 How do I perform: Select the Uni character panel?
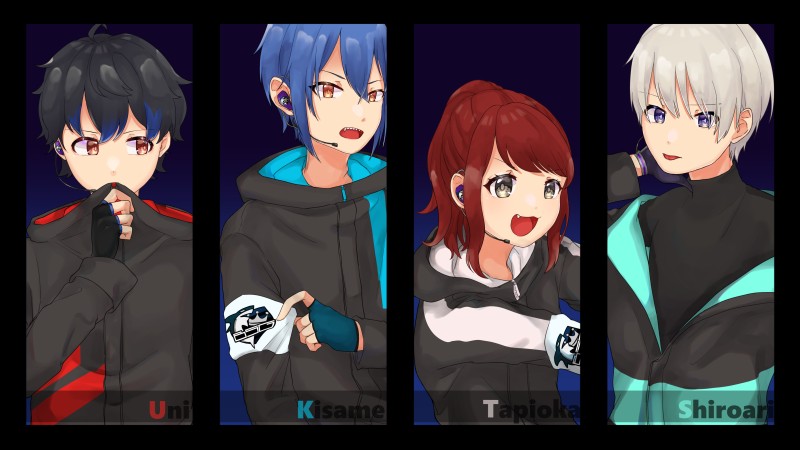coord(109,225)
